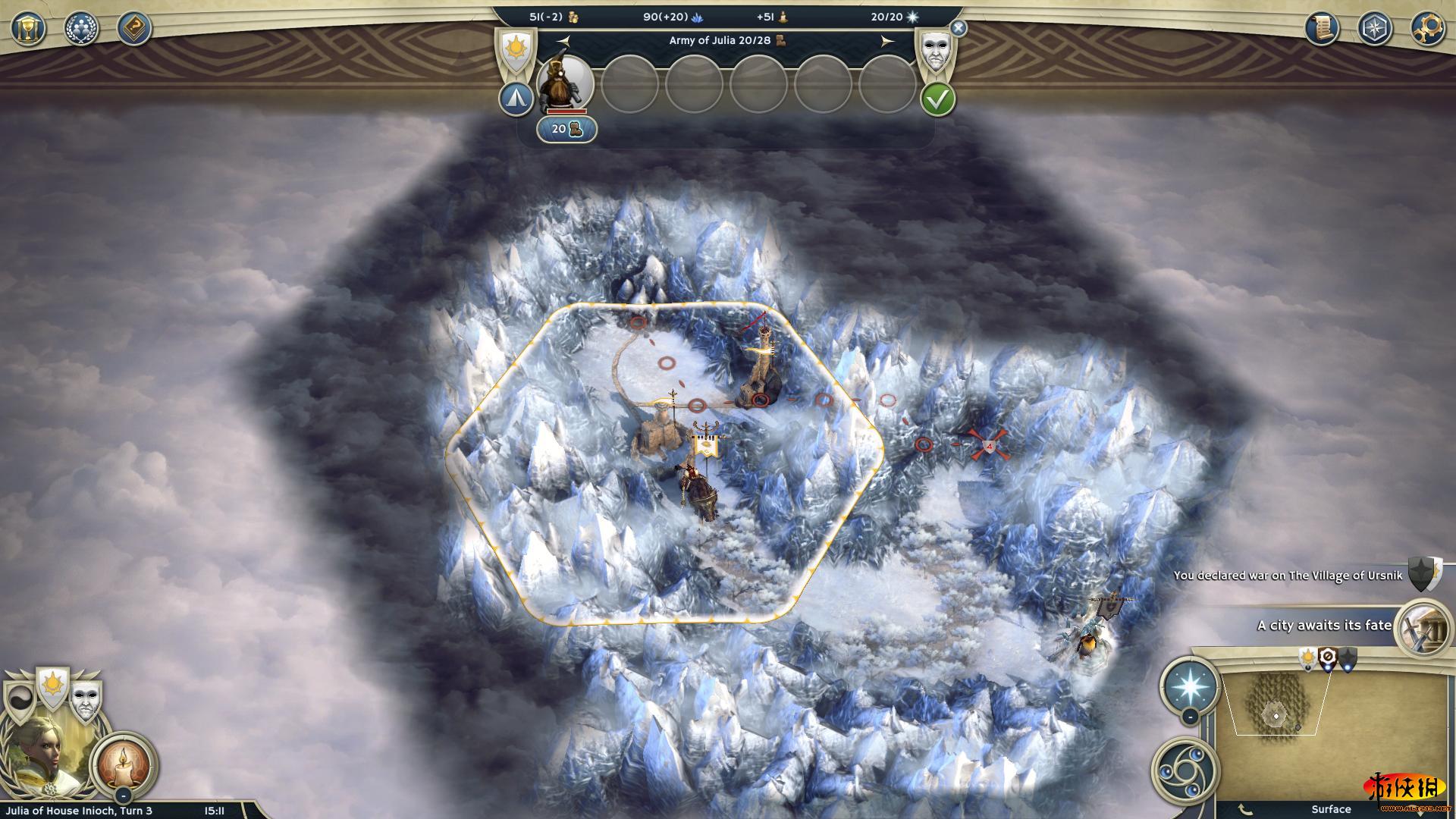1456x819 pixels.
Task: Confirm the army move with green checkmark
Action: point(937,99)
